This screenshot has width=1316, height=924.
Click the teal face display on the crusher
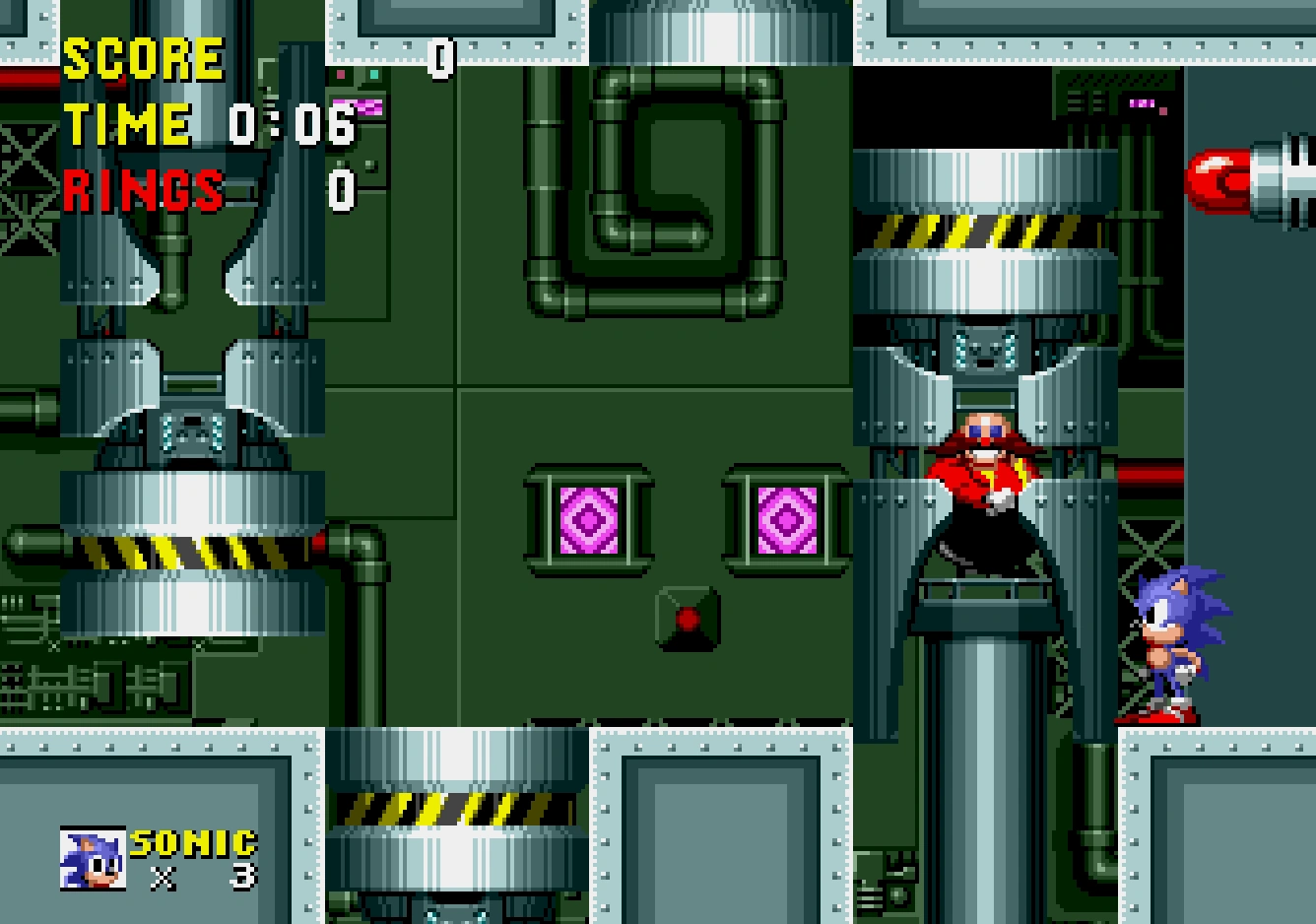pyautogui.click(x=985, y=350)
